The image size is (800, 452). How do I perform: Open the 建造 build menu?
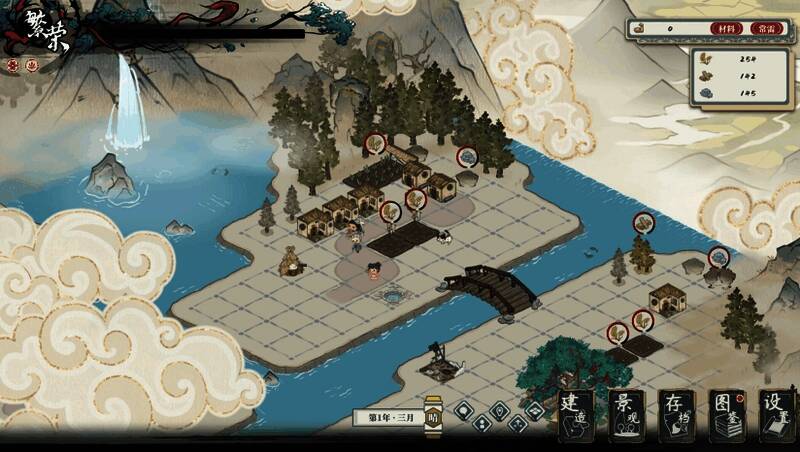coord(575,415)
